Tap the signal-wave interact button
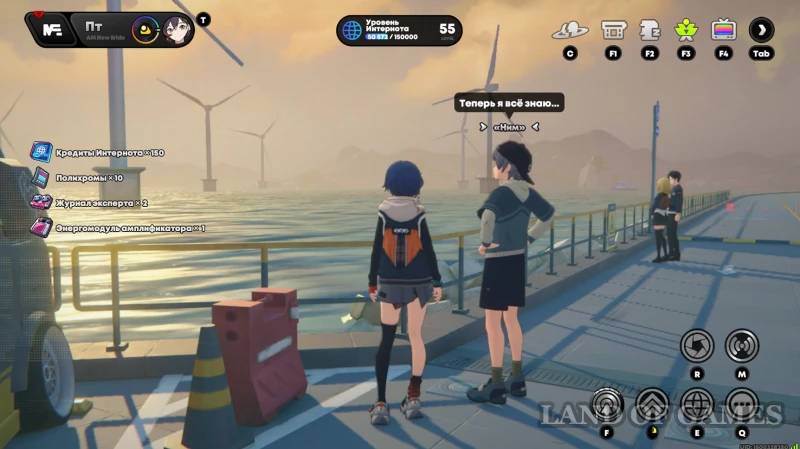The height and width of the screenshot is (449, 800). pos(608,405)
